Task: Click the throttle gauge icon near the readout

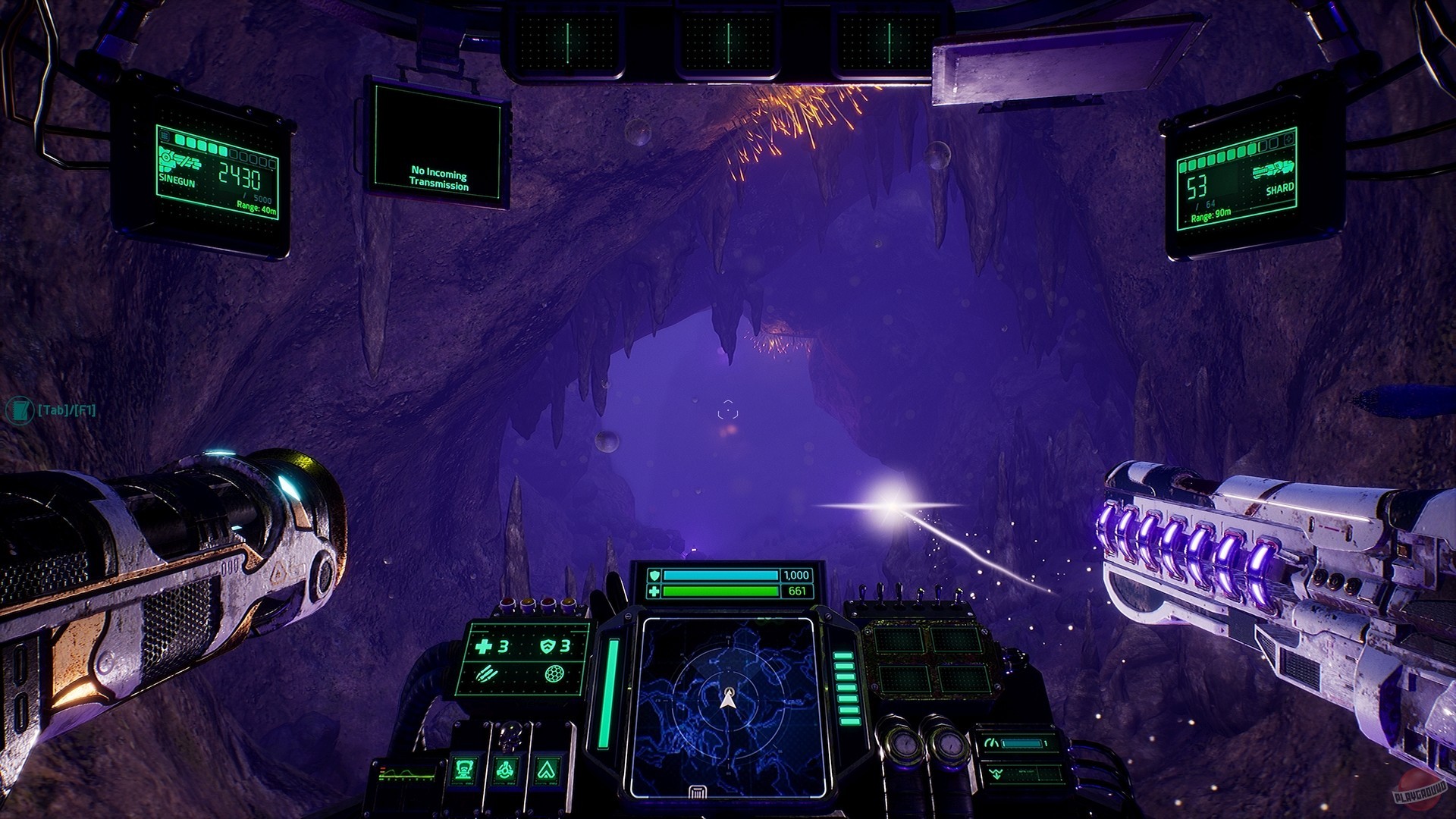Action: [x=993, y=742]
